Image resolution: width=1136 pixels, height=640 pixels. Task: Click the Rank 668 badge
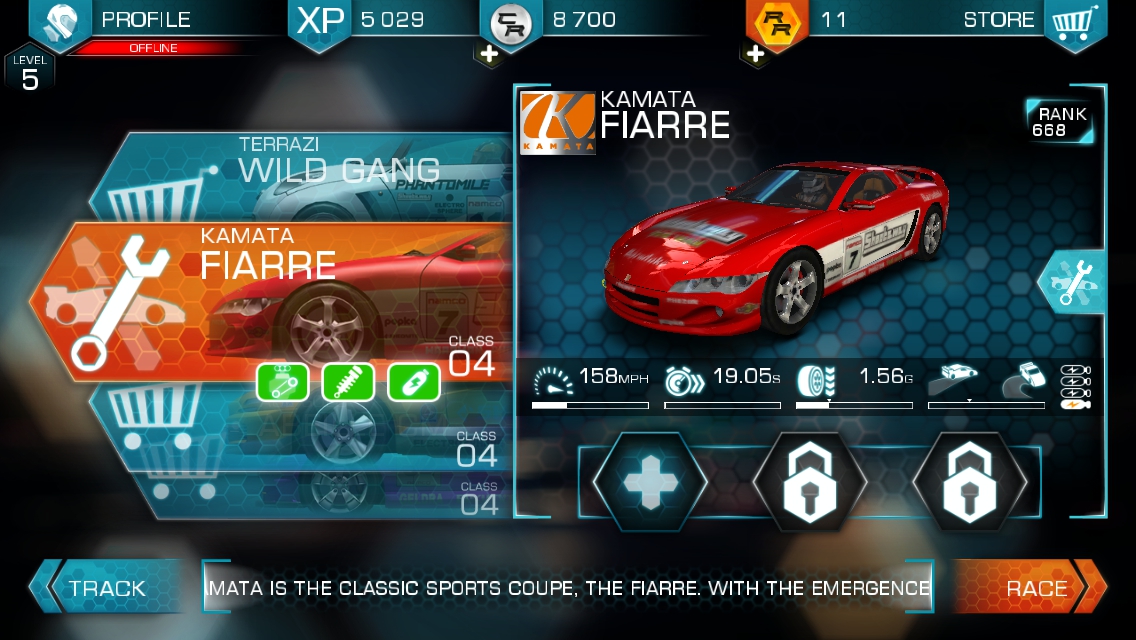point(1059,122)
